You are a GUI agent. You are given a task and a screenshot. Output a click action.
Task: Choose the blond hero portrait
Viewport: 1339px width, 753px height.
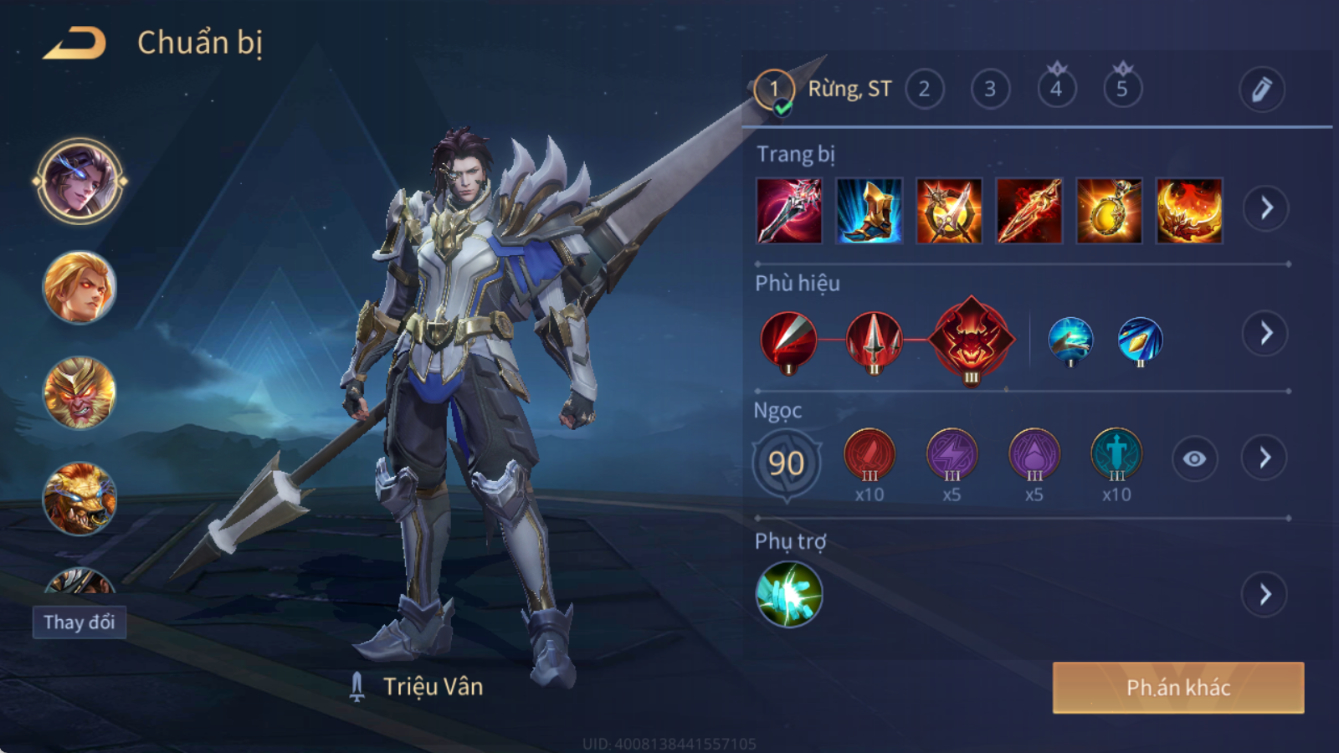point(80,287)
